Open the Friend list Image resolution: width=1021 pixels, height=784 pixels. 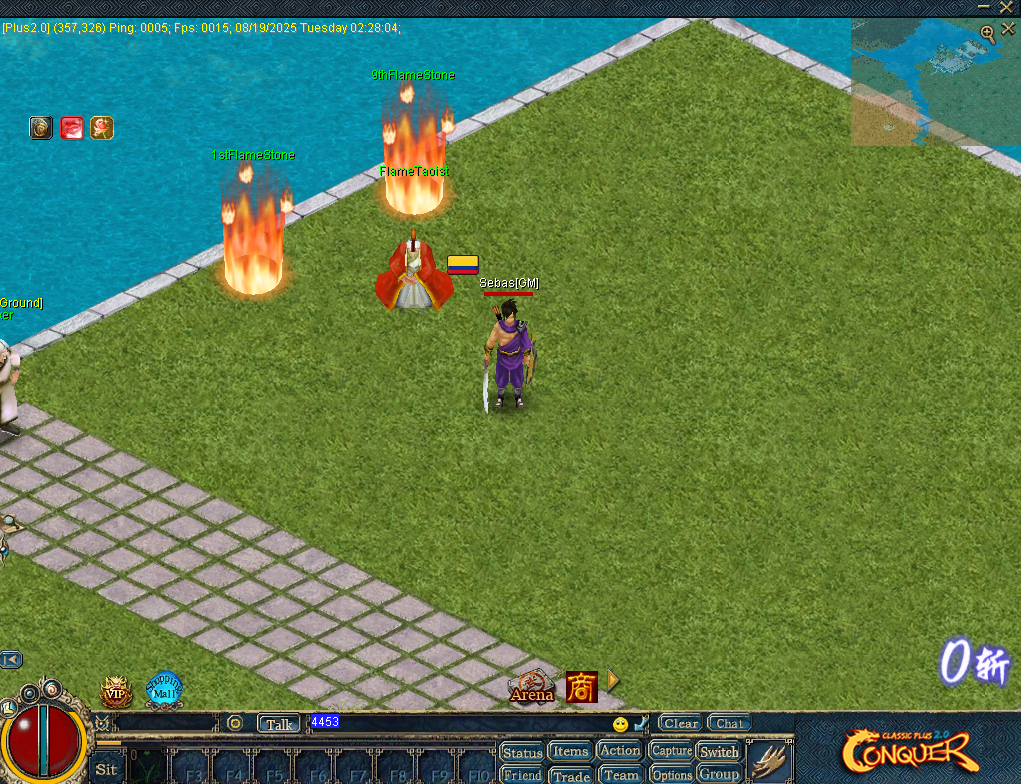click(521, 775)
